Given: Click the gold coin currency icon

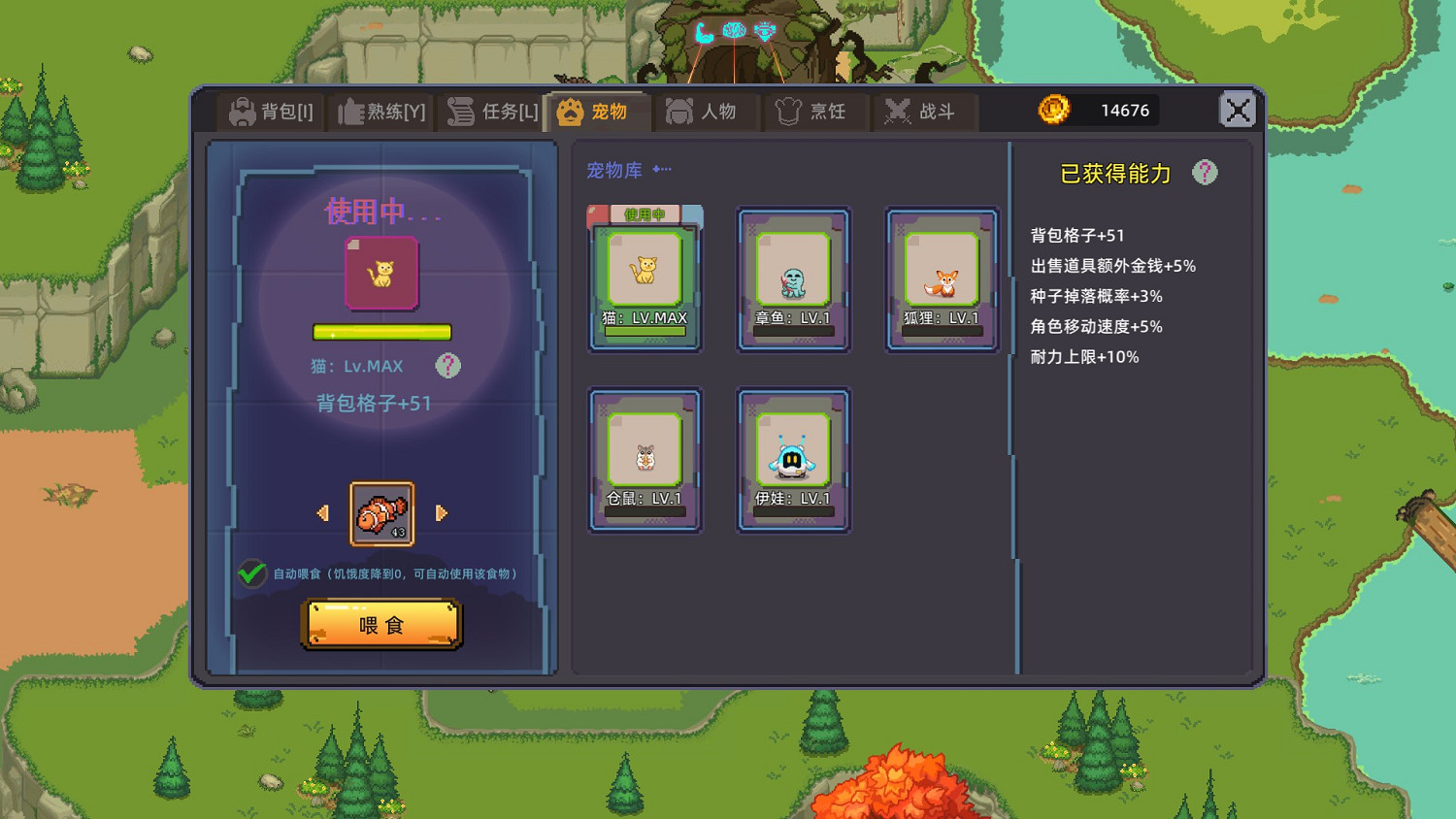Looking at the screenshot, I should [1054, 110].
